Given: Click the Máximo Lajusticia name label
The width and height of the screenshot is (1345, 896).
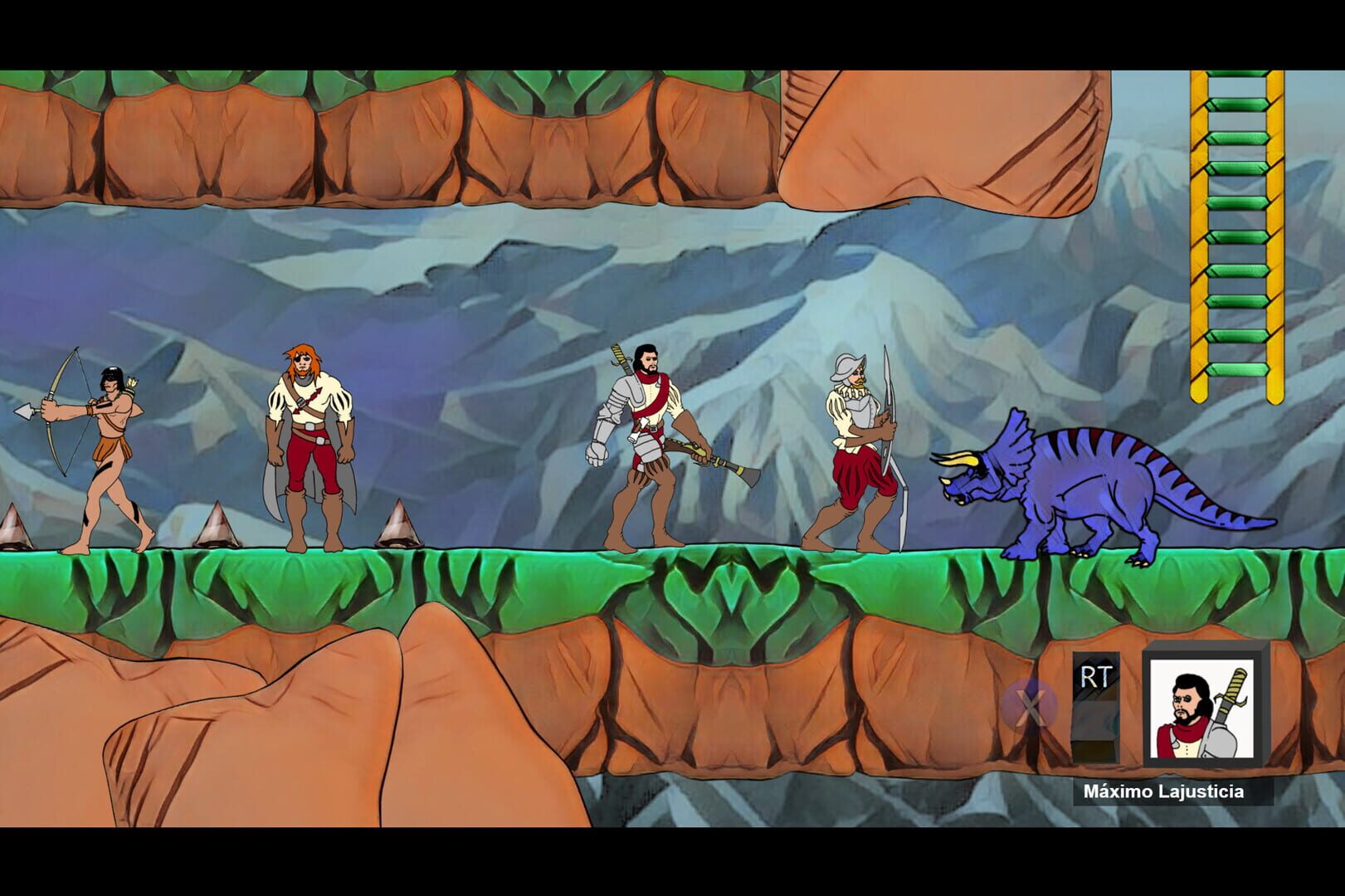Looking at the screenshot, I should click(x=1165, y=792).
